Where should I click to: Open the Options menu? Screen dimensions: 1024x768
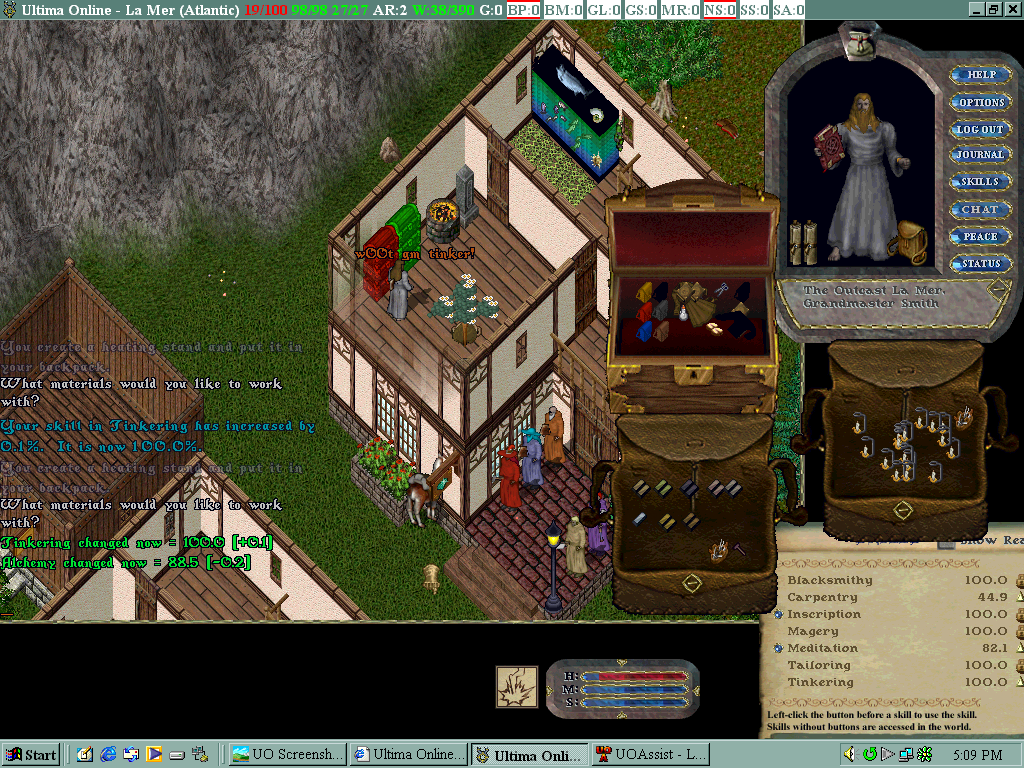(981, 102)
